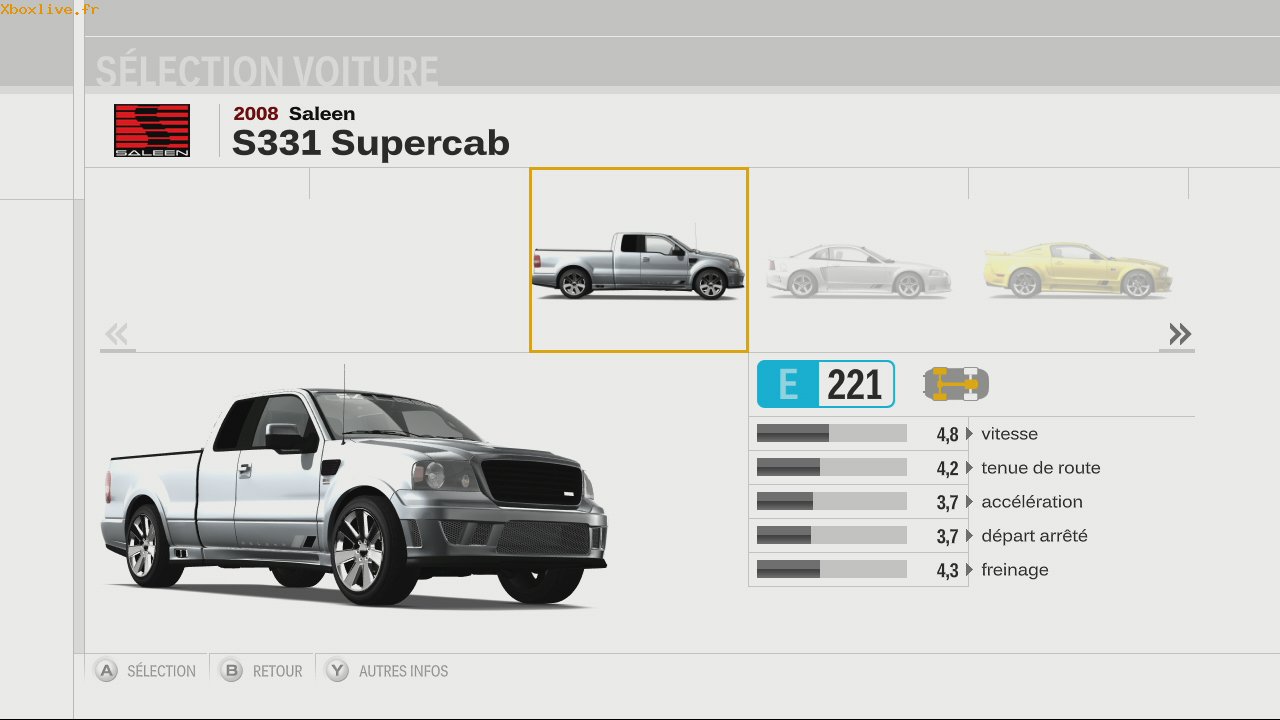Expand the vitesse stat row
The width and height of the screenshot is (1280, 720).
click(969, 434)
